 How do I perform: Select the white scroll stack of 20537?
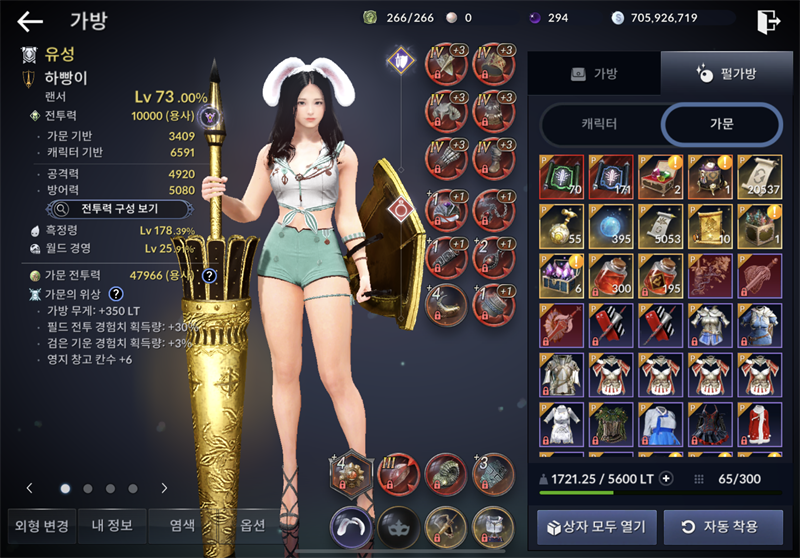pos(760,177)
